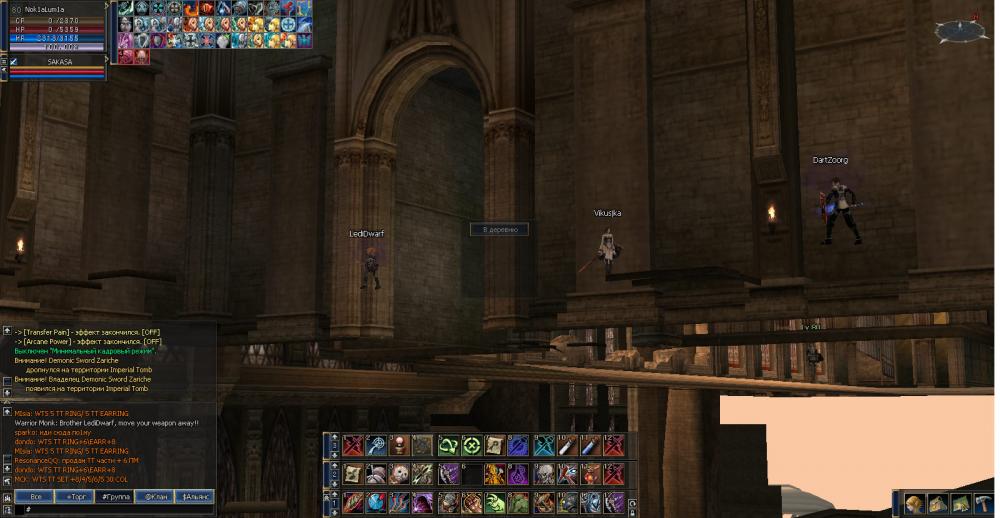Activate the green heart-shaped loop skill

click(x=447, y=446)
